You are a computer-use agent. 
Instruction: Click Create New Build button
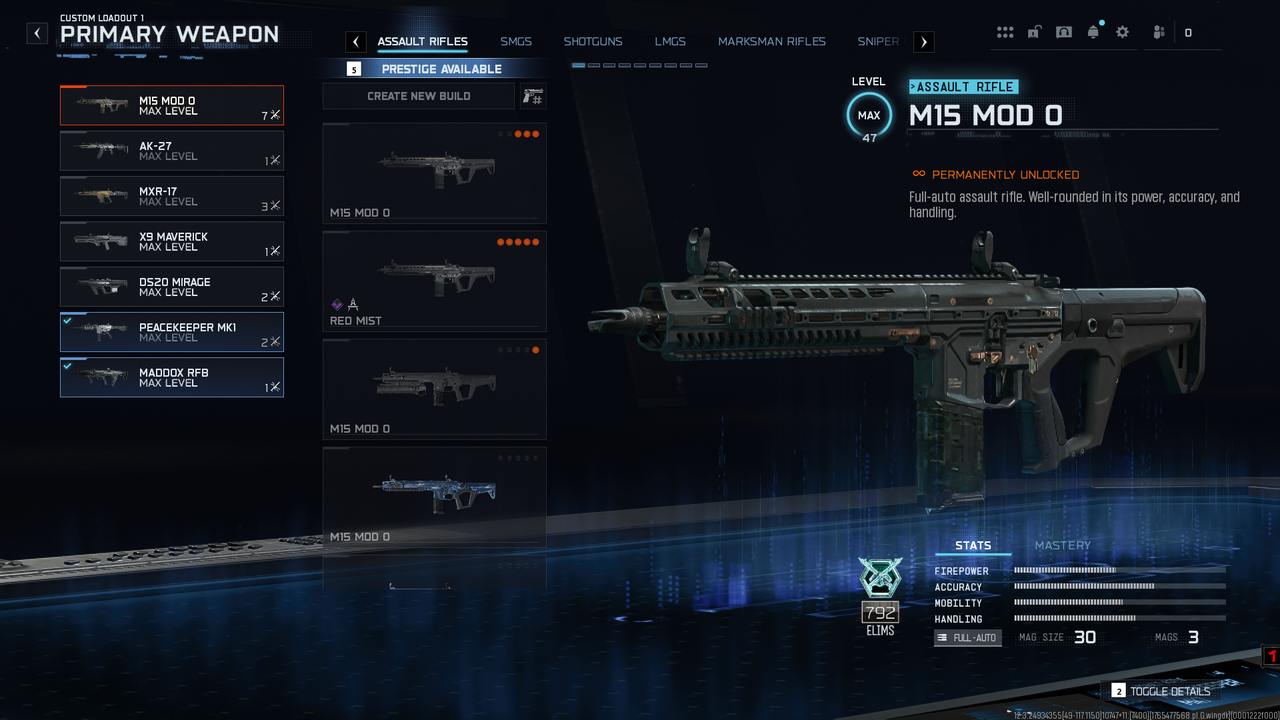[419, 96]
